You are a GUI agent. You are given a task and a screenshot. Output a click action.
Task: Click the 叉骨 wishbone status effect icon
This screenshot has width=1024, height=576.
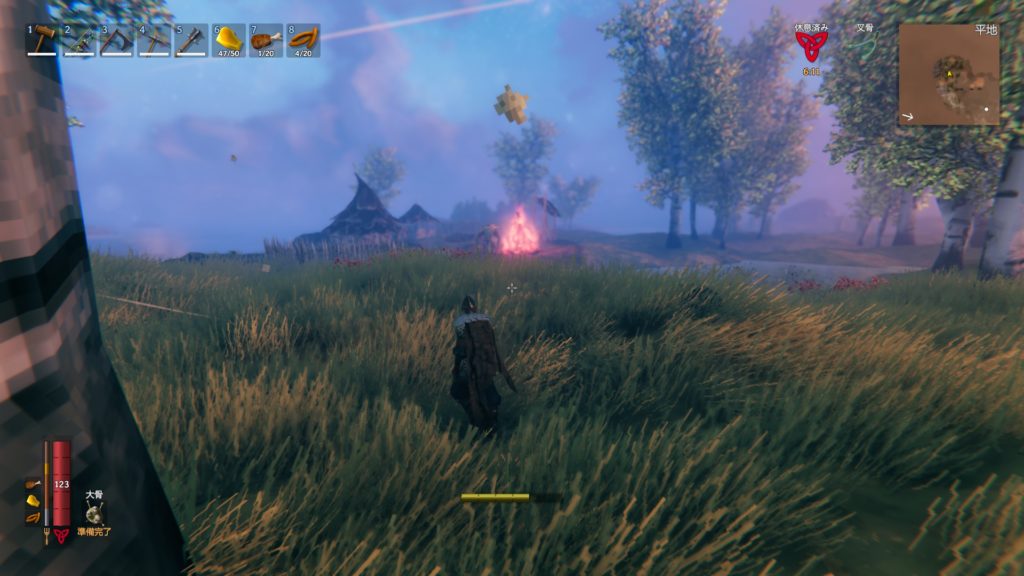(x=864, y=46)
